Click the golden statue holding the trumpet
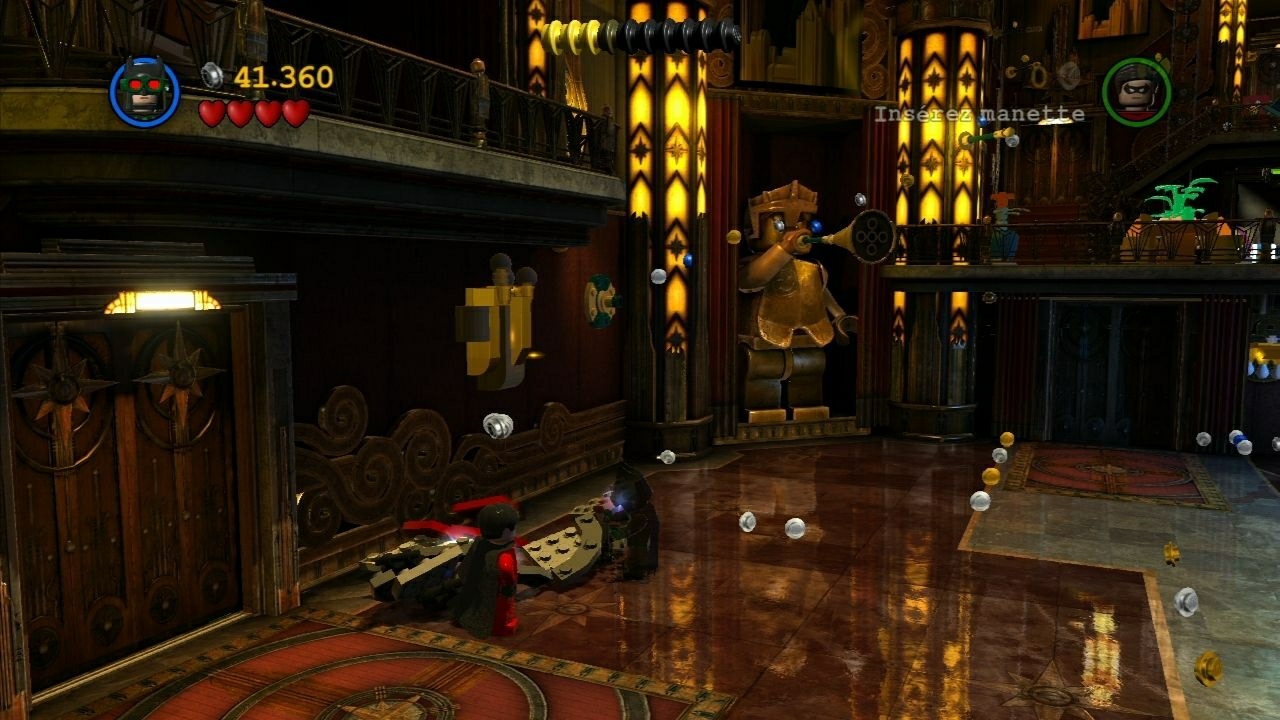Image resolution: width=1280 pixels, height=720 pixels. click(790, 290)
